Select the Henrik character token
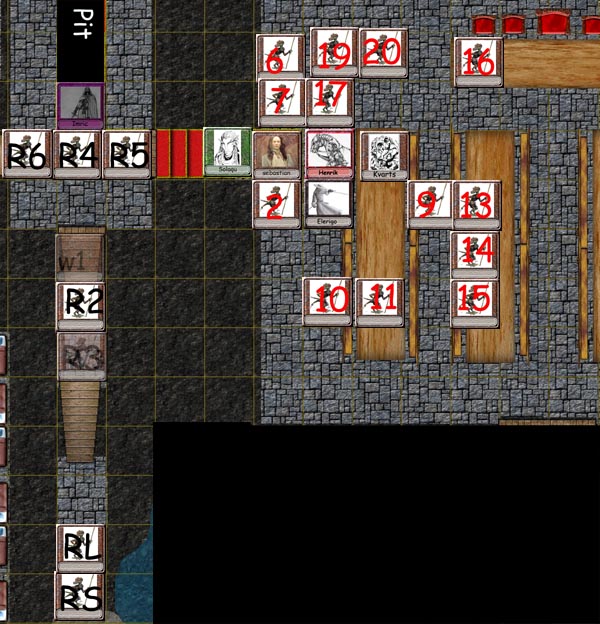Image resolution: width=600 pixels, height=624 pixels. point(329,155)
